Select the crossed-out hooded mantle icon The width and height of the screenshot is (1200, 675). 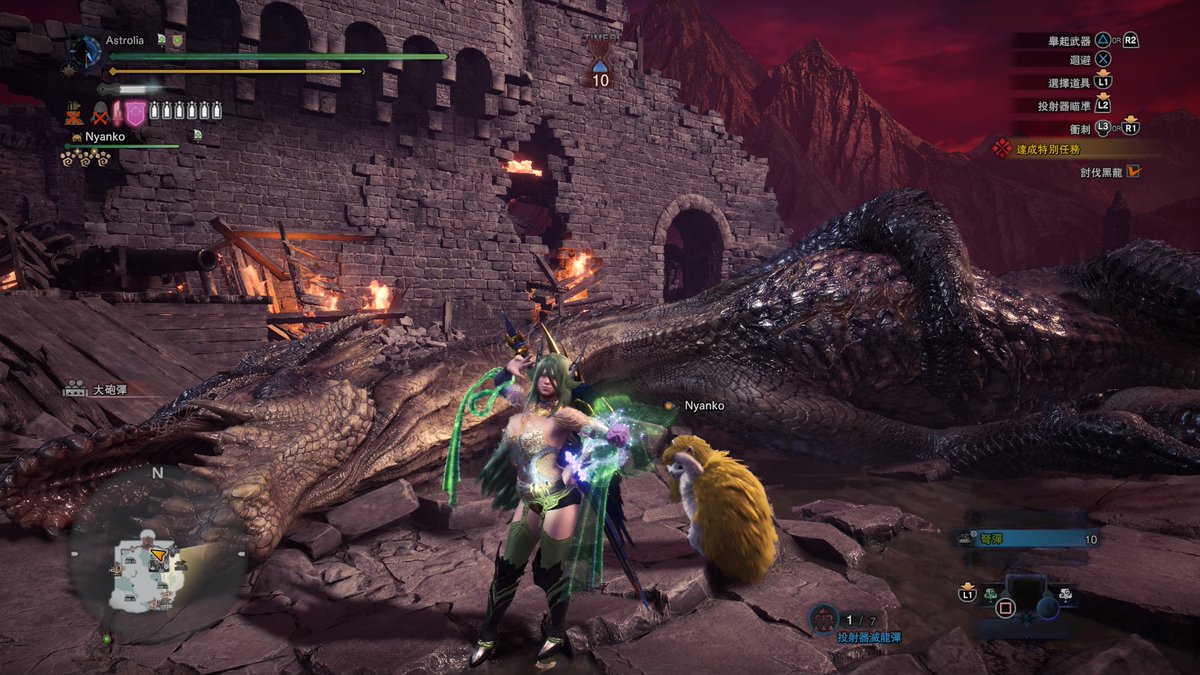(x=100, y=111)
